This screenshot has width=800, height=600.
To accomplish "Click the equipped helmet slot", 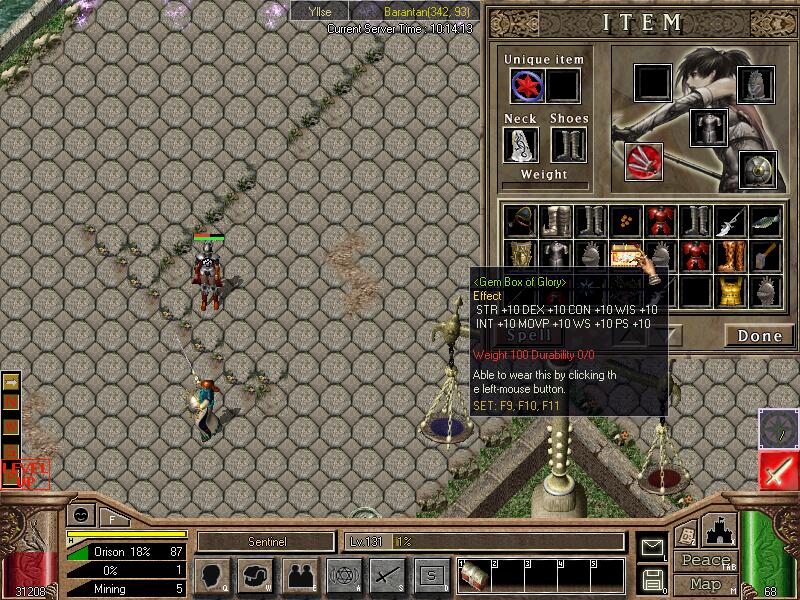I will 758,86.
